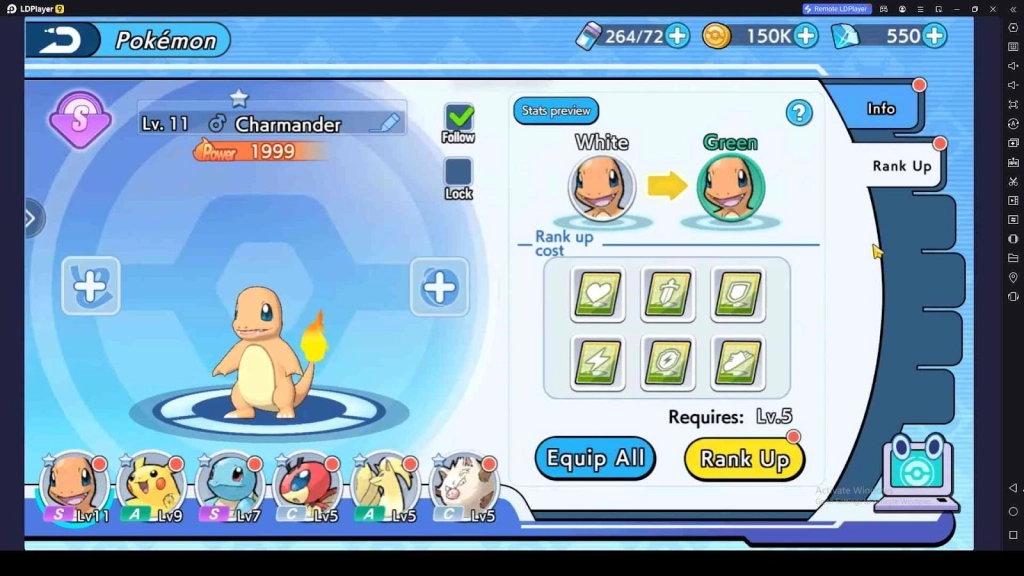
Task: Add more gems next to 550
Action: 934,37
